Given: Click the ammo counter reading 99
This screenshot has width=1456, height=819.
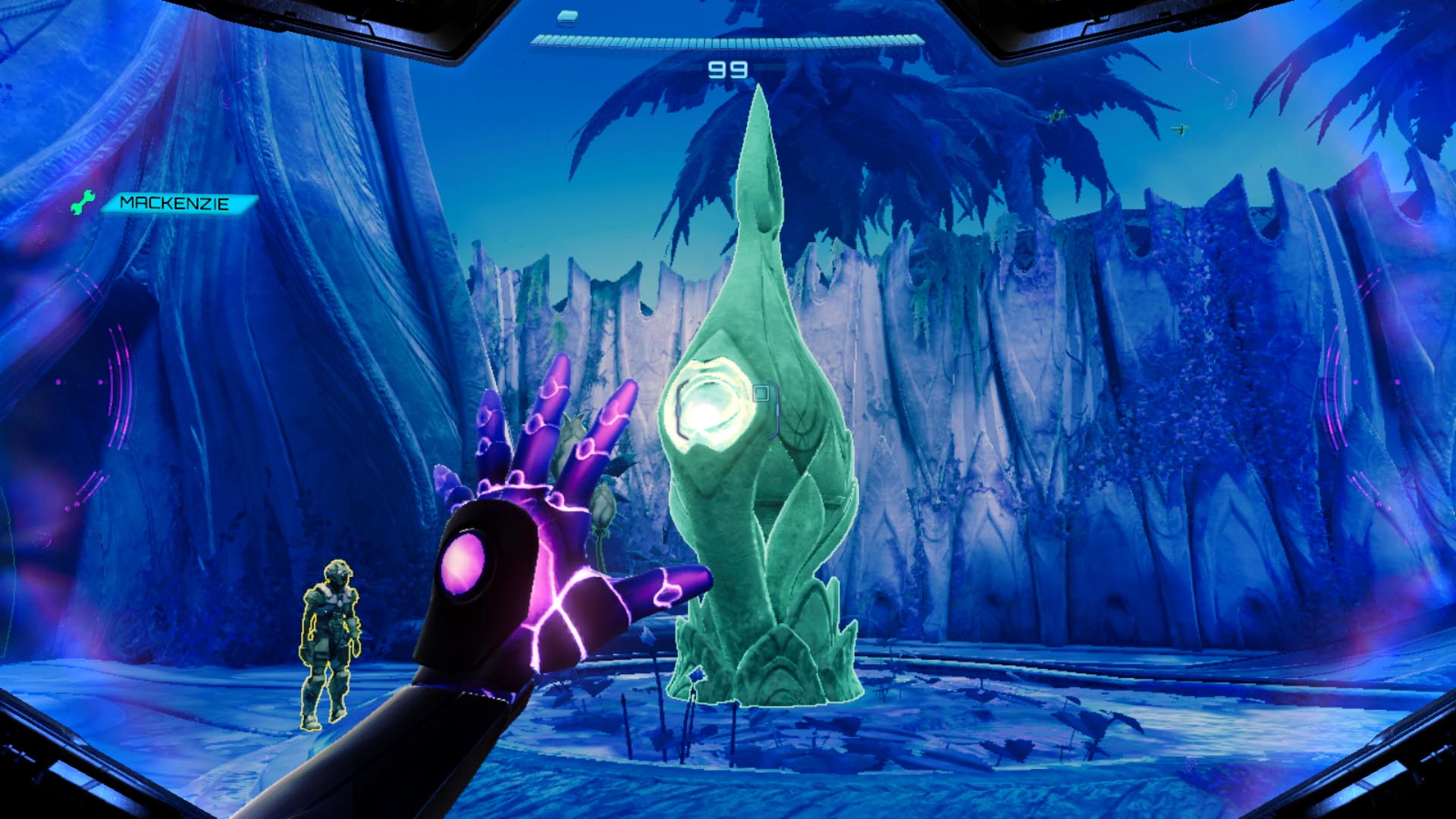Looking at the screenshot, I should (730, 70).
